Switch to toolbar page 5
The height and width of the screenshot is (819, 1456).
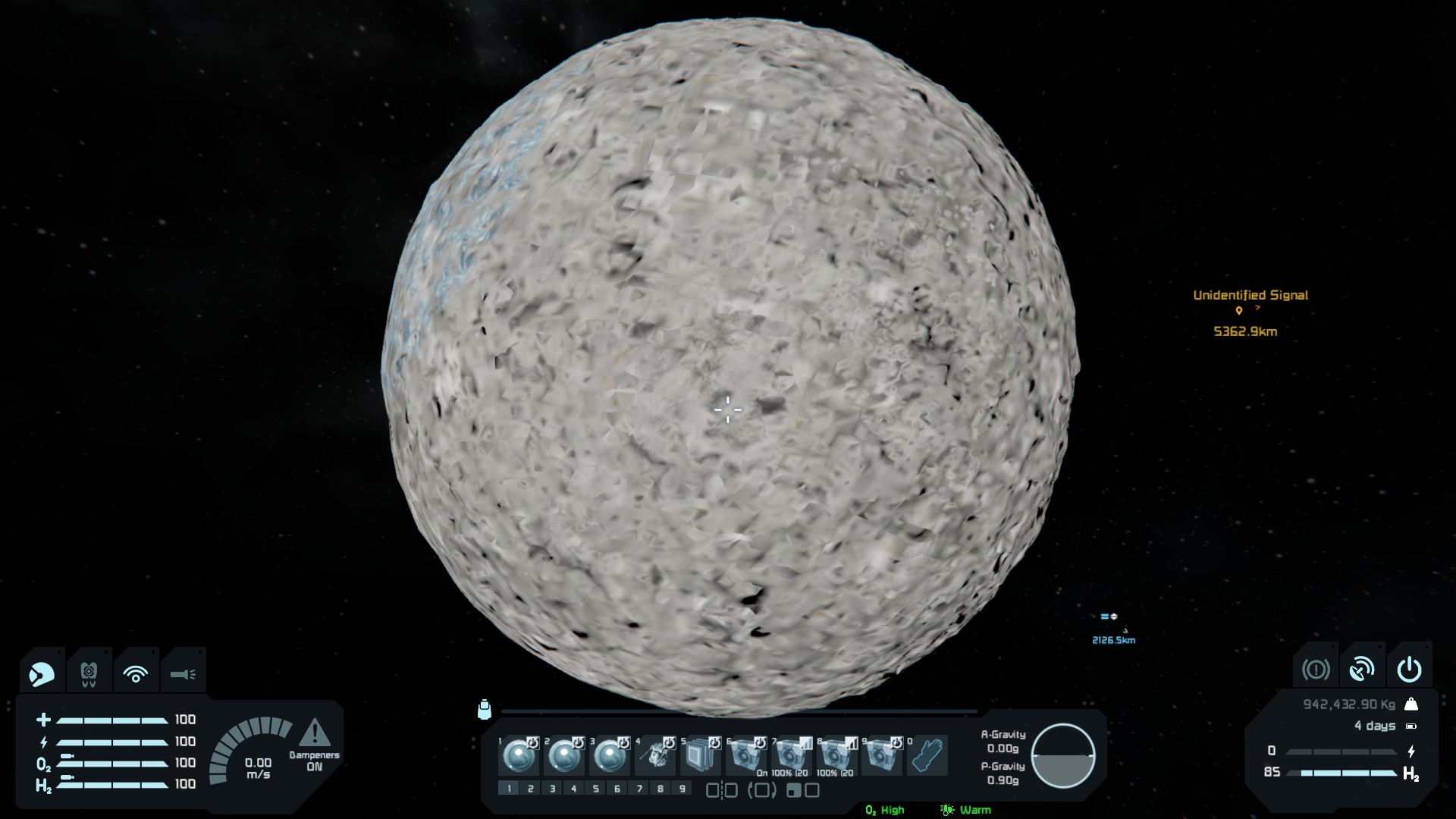[x=595, y=789]
